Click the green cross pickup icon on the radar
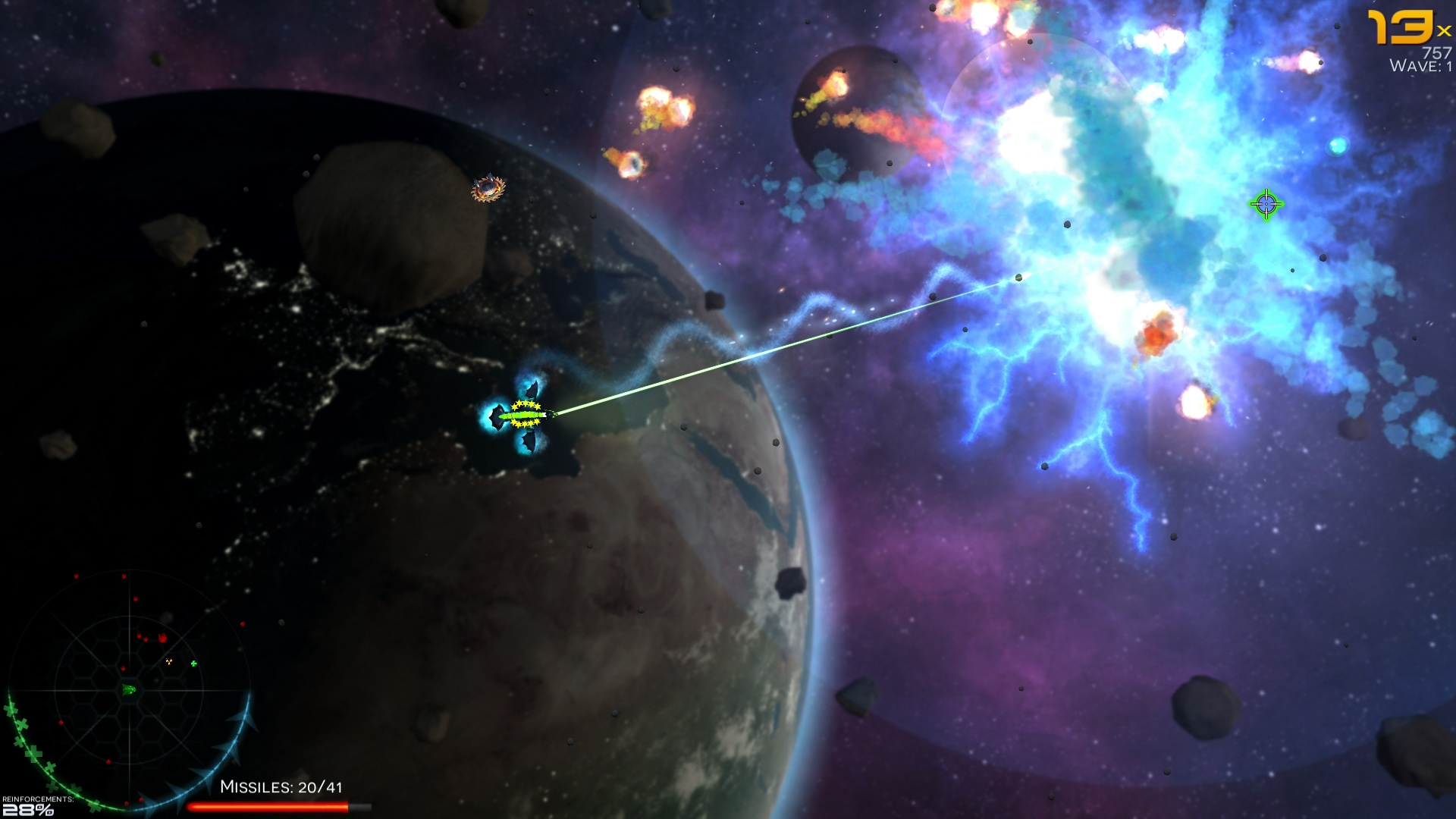 [193, 664]
